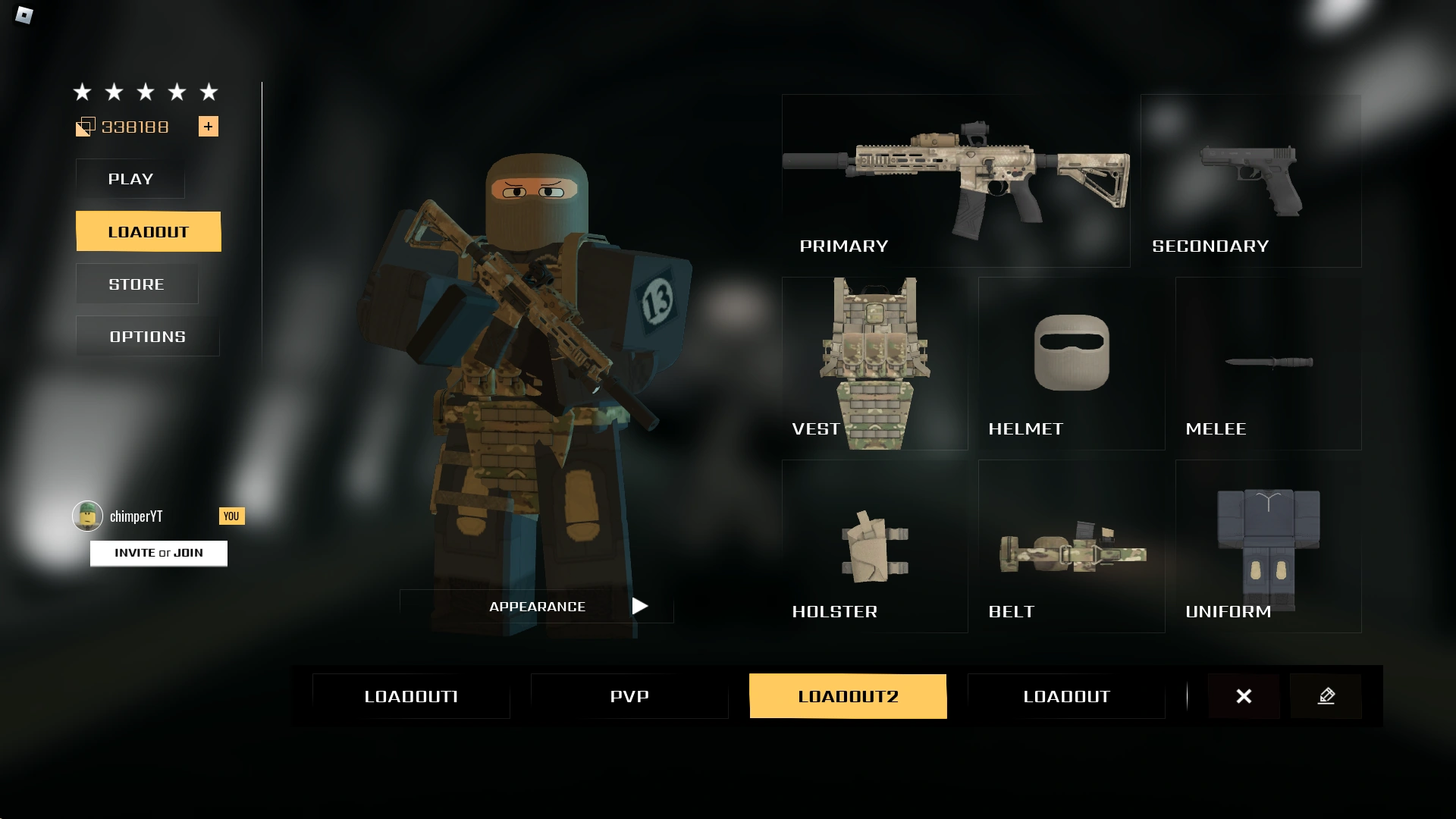Click the INVITE or JOIN button
The width and height of the screenshot is (1456, 819).
click(158, 553)
